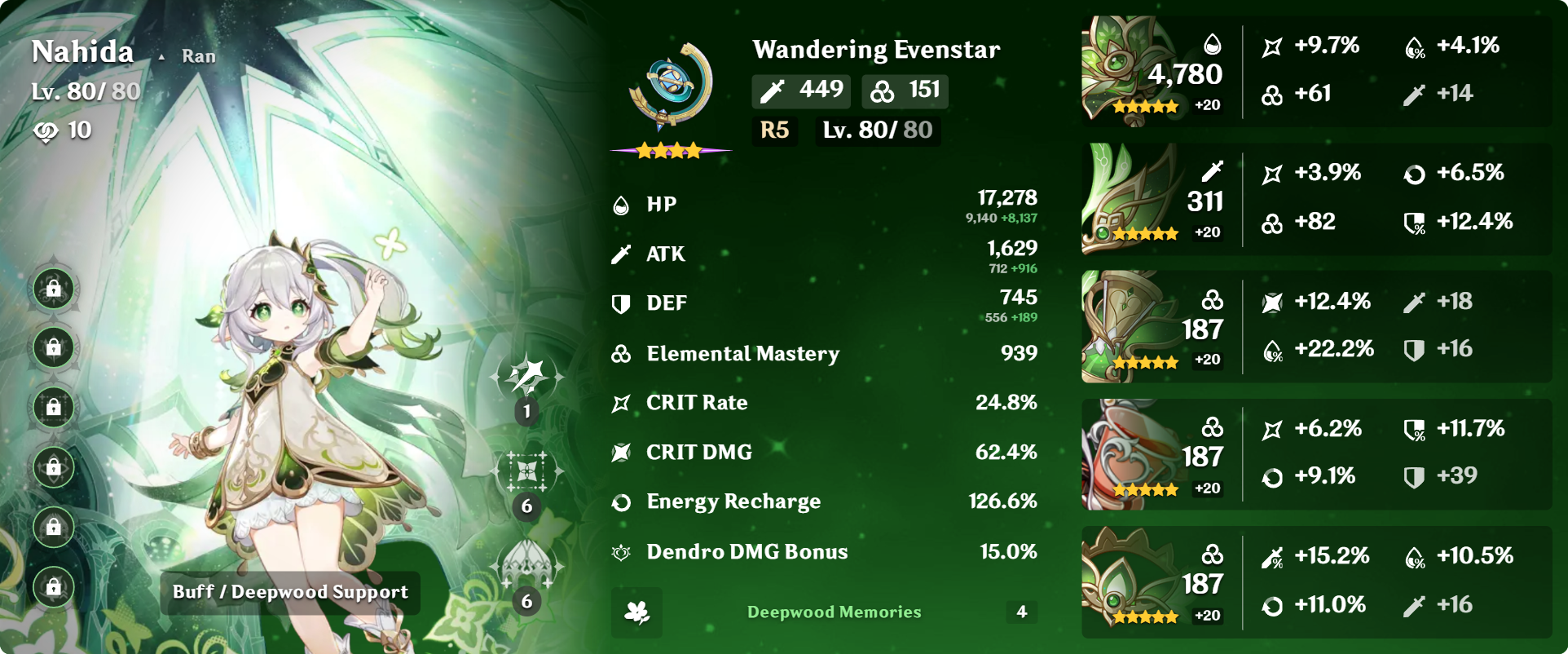Select the Buff / Deepwood Support label
This screenshot has height=654, width=1568.
coord(290,593)
